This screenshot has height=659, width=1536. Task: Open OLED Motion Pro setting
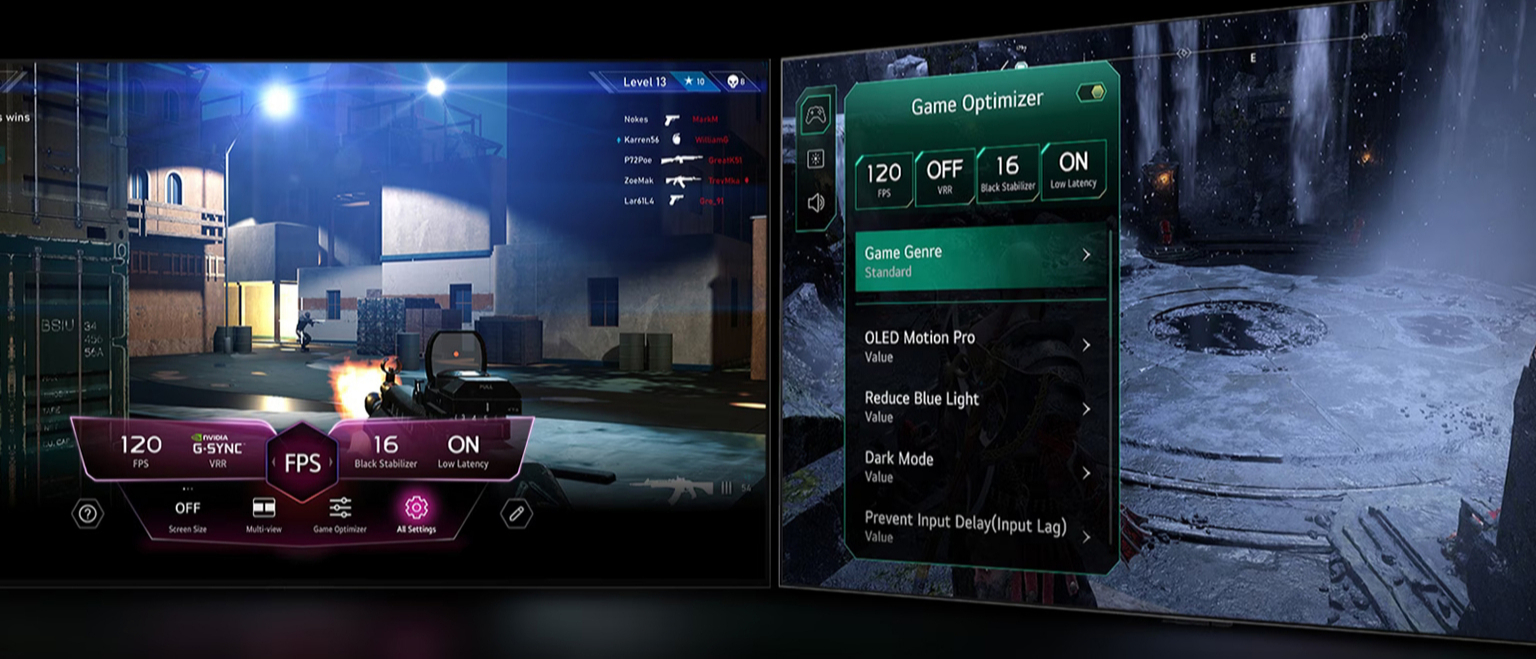979,346
